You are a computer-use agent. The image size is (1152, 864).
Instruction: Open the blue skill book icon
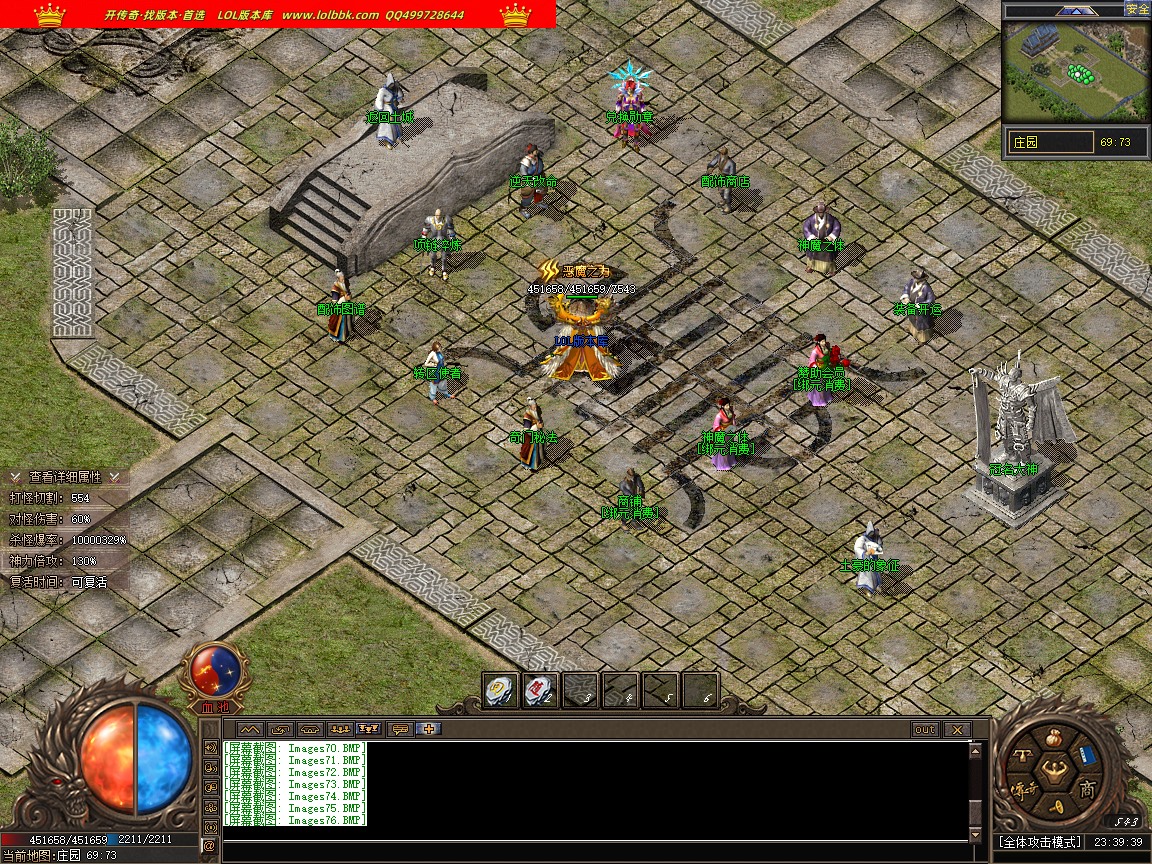(x=1087, y=756)
